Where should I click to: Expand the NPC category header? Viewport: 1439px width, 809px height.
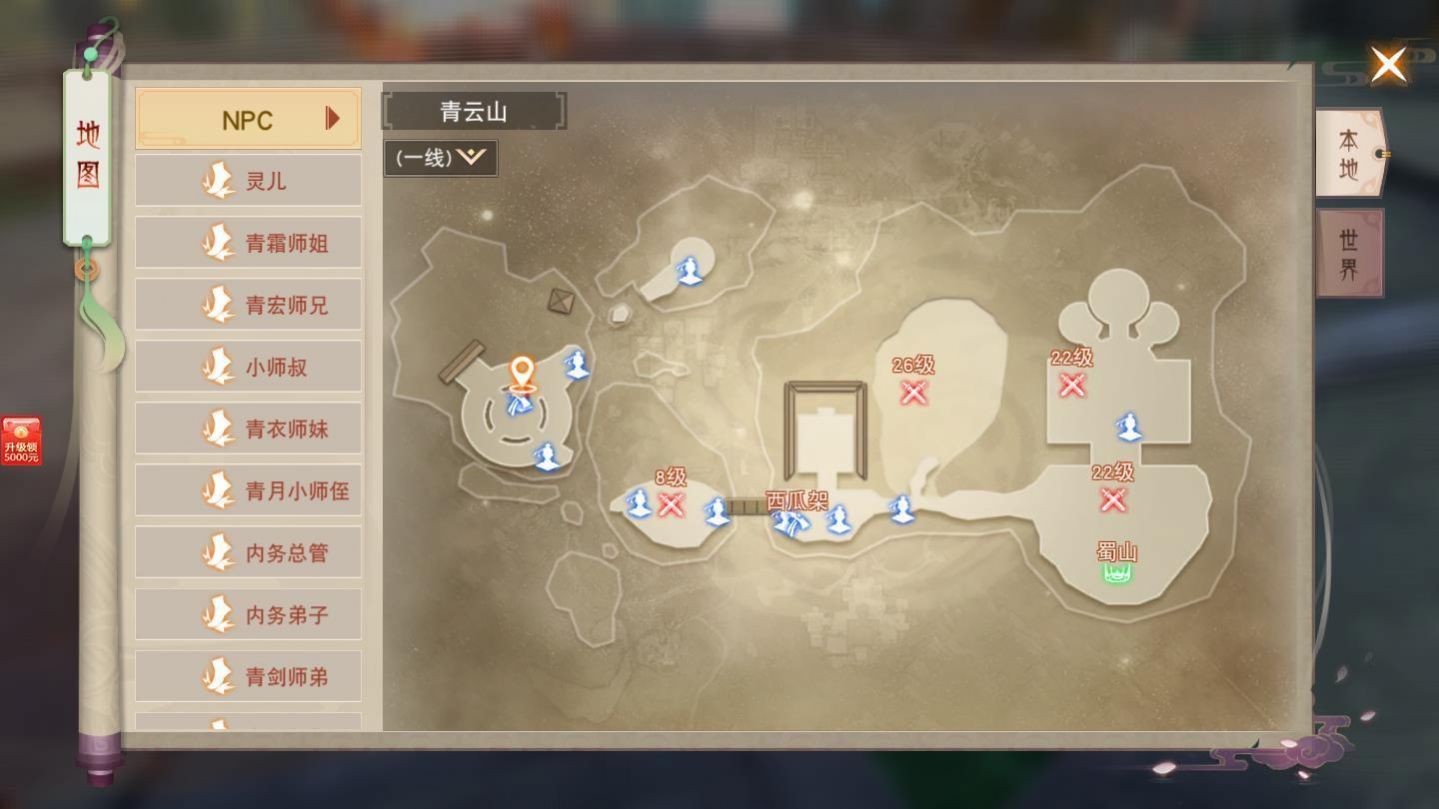[x=247, y=118]
